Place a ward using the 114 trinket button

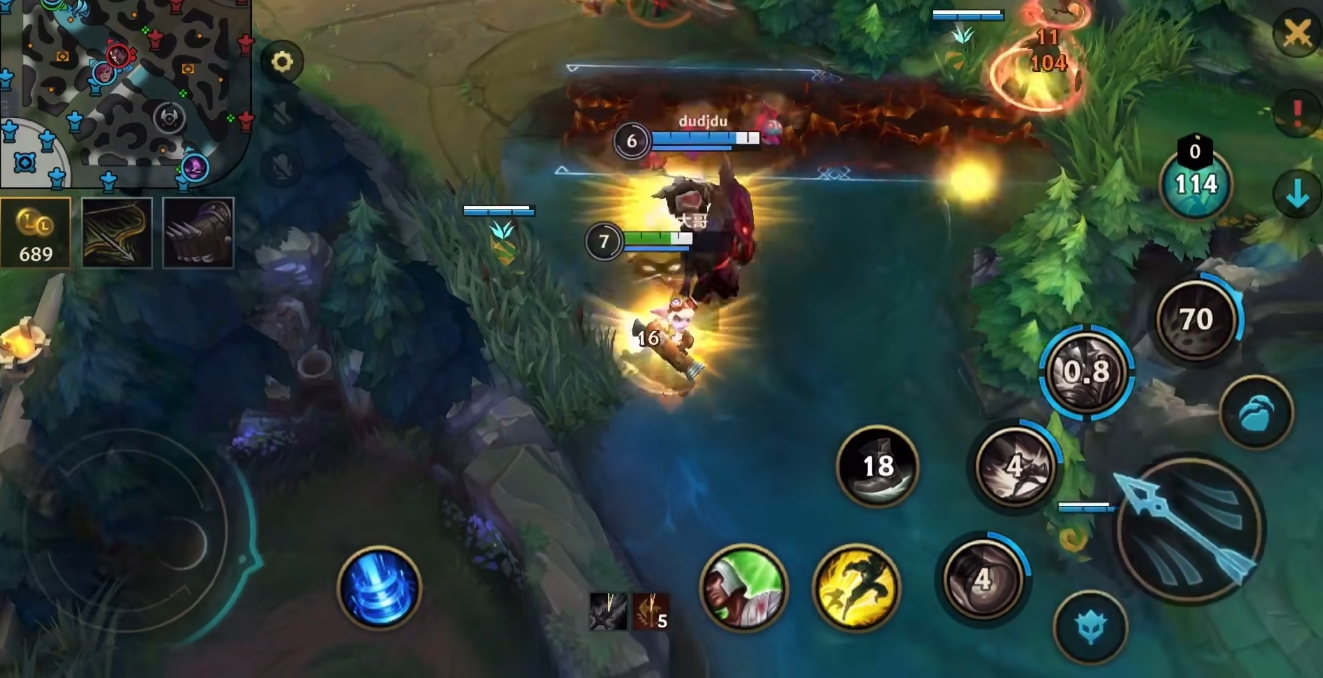click(x=1195, y=184)
